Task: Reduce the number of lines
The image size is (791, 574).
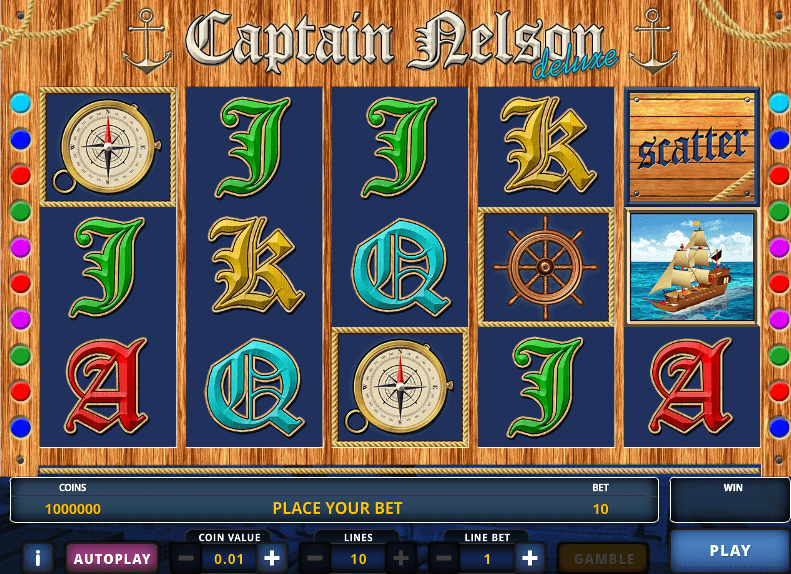Action: (315, 558)
